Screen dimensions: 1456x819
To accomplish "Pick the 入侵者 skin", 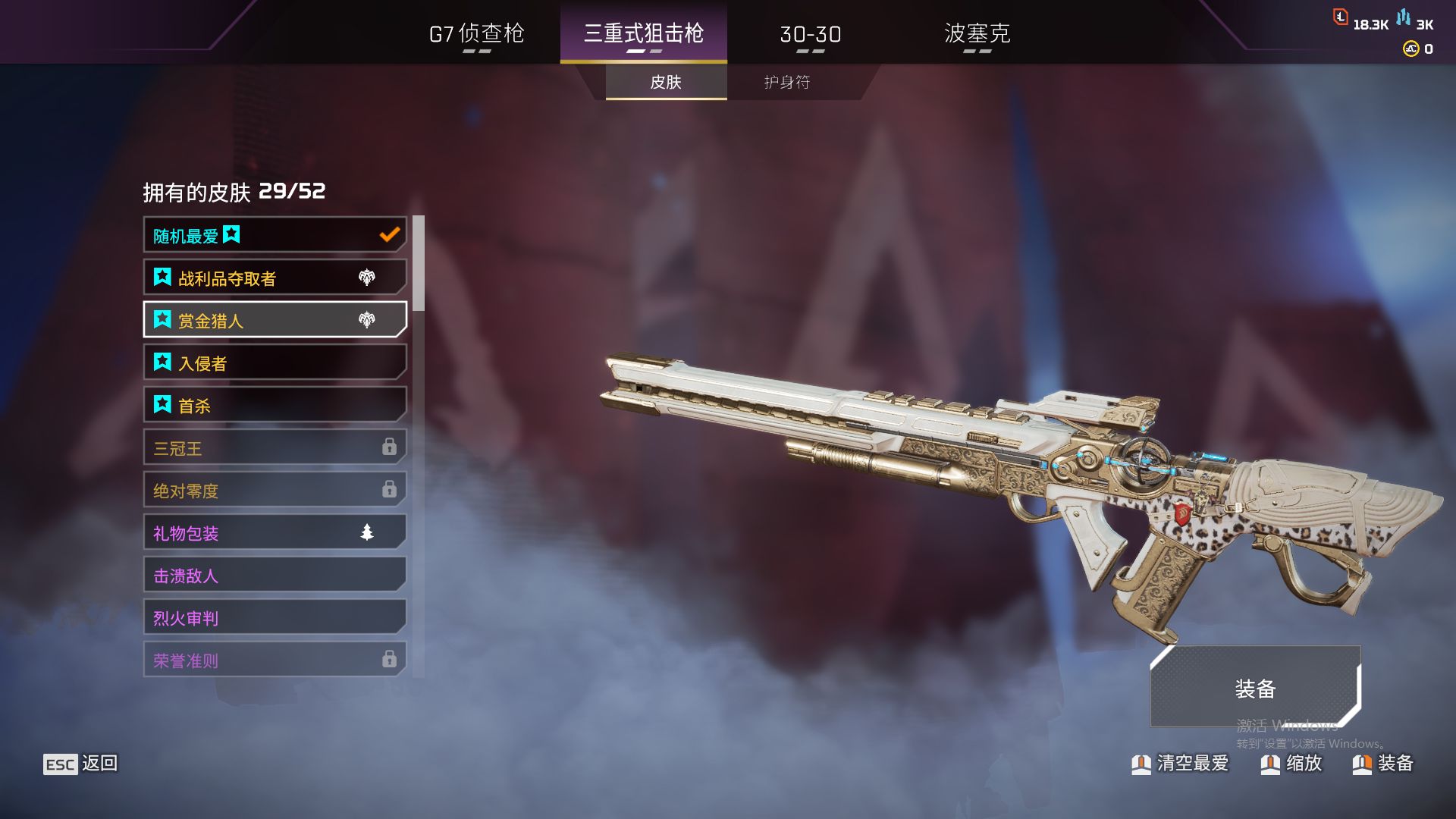I will coord(275,362).
